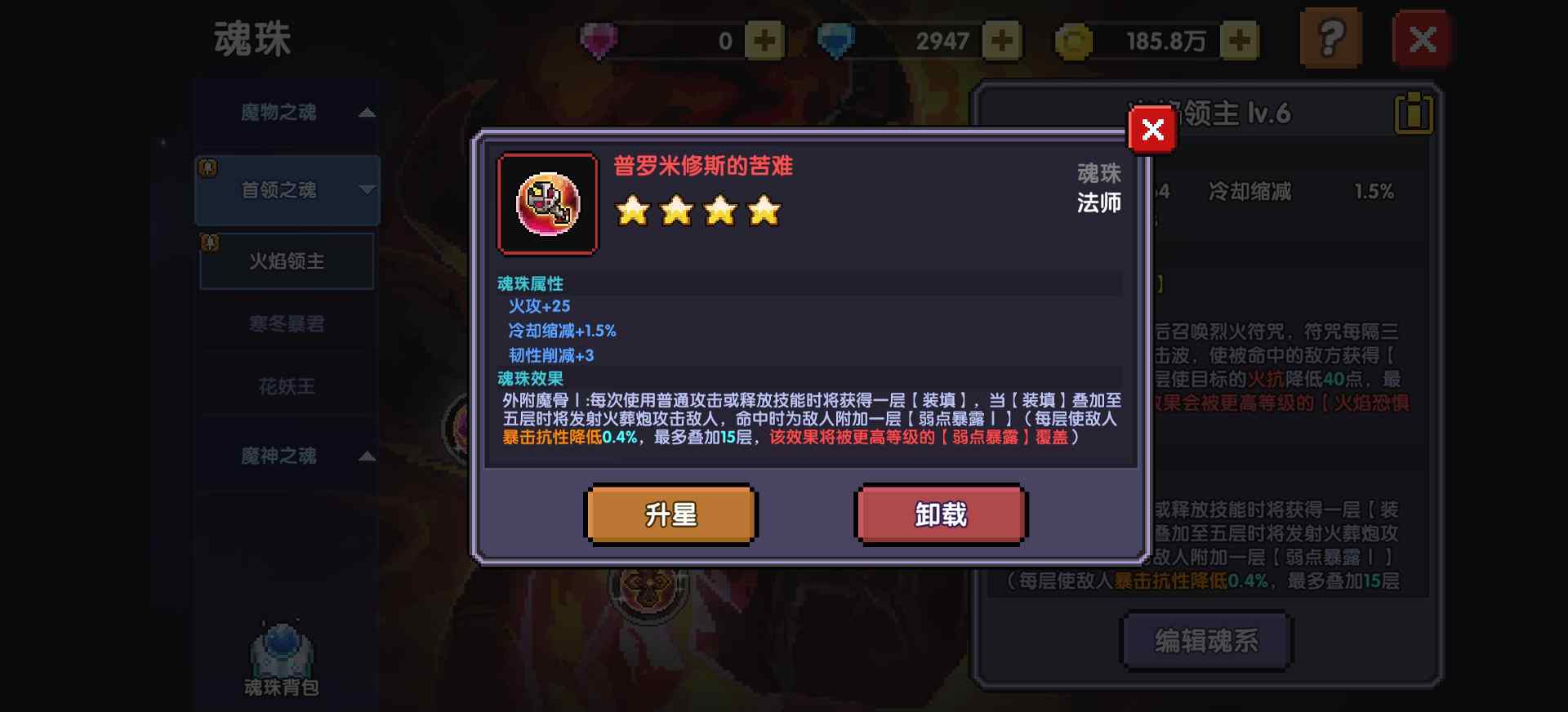Click the first star rating icon
The width and height of the screenshot is (1568, 712).
(x=635, y=210)
